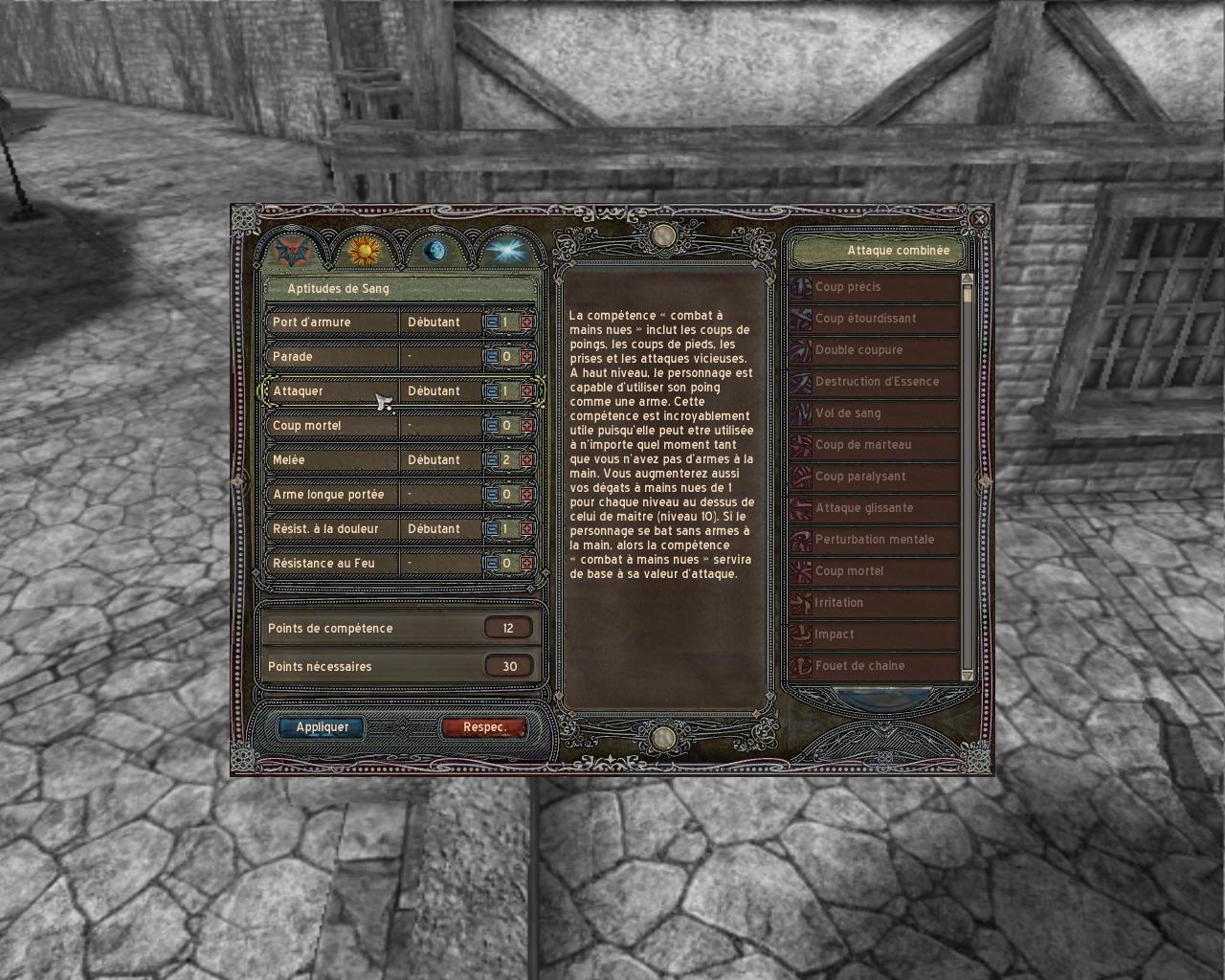Increase Résistance au Feu skill
Screen dimensions: 1225x980
(x=526, y=564)
